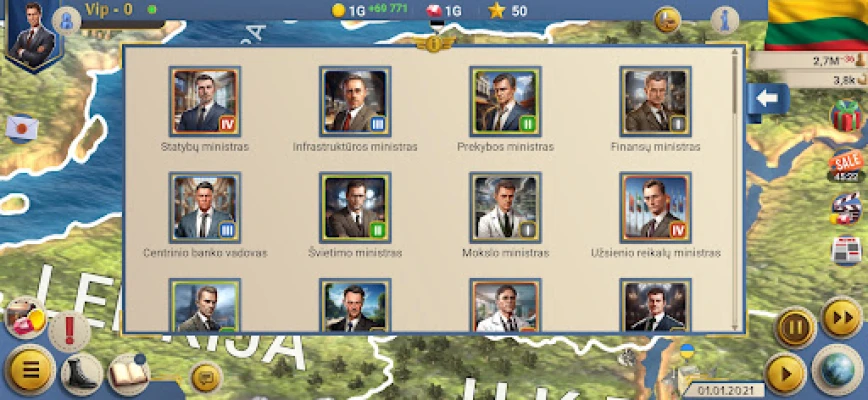868x400 pixels.
Task: Open the open book journal icon
Action: pos(128,372)
